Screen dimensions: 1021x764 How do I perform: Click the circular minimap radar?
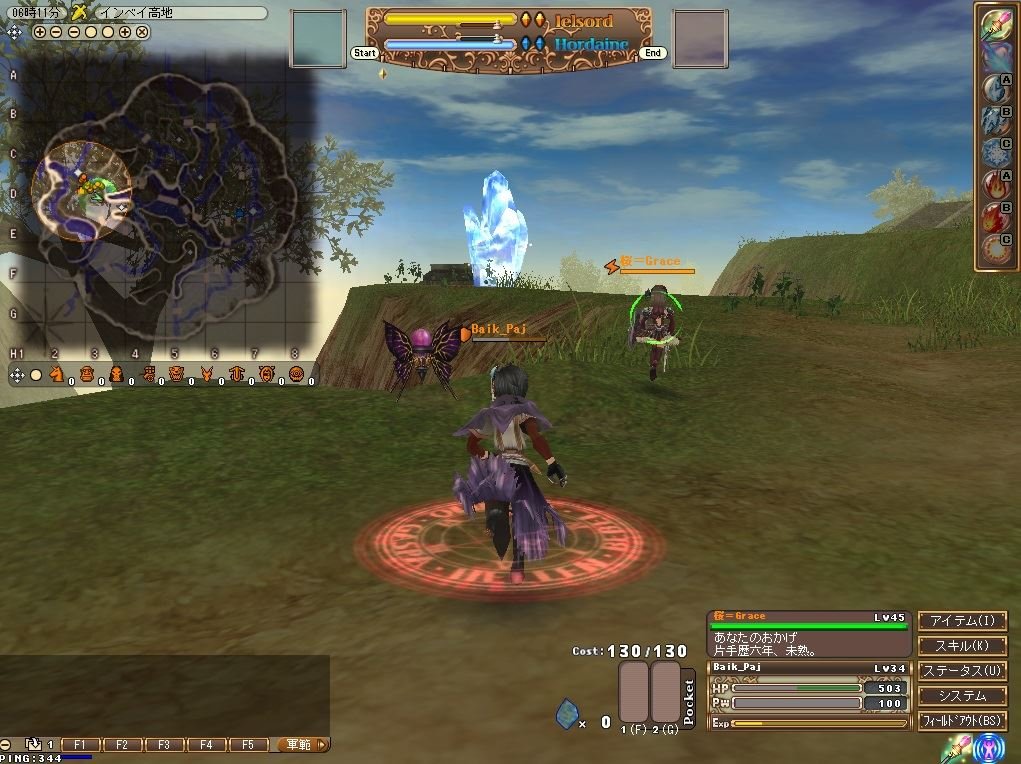coord(82,190)
